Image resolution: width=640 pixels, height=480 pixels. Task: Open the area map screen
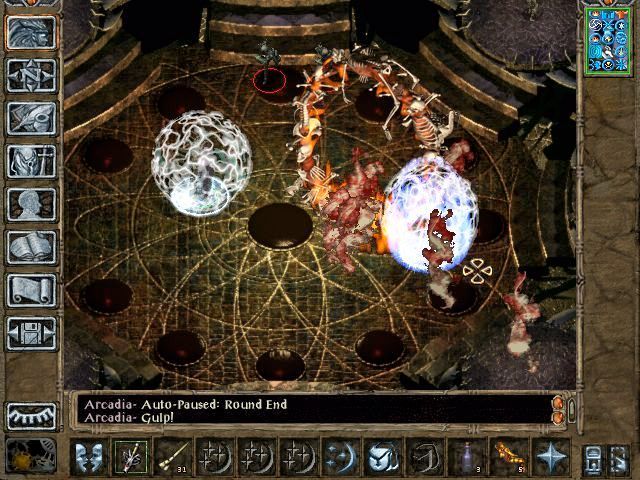click(x=31, y=75)
